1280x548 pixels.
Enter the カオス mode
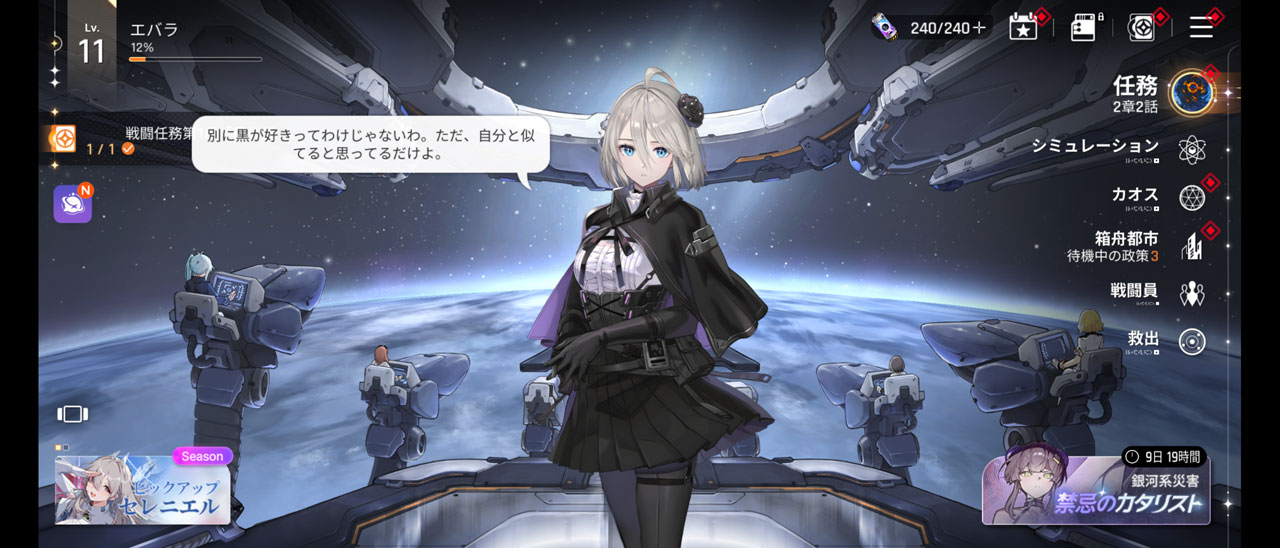(1191, 197)
